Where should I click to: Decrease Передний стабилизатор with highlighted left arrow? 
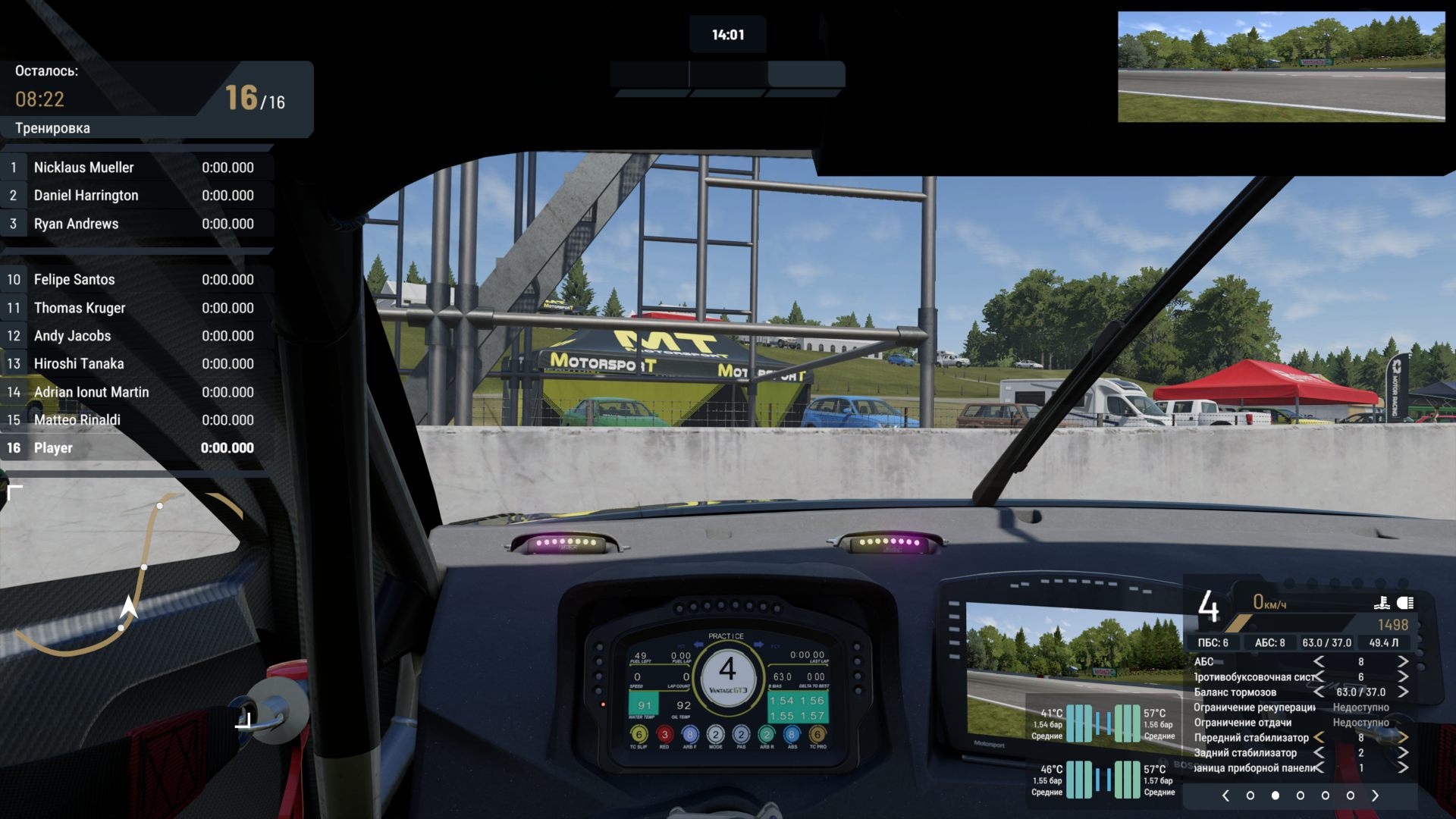(1319, 737)
